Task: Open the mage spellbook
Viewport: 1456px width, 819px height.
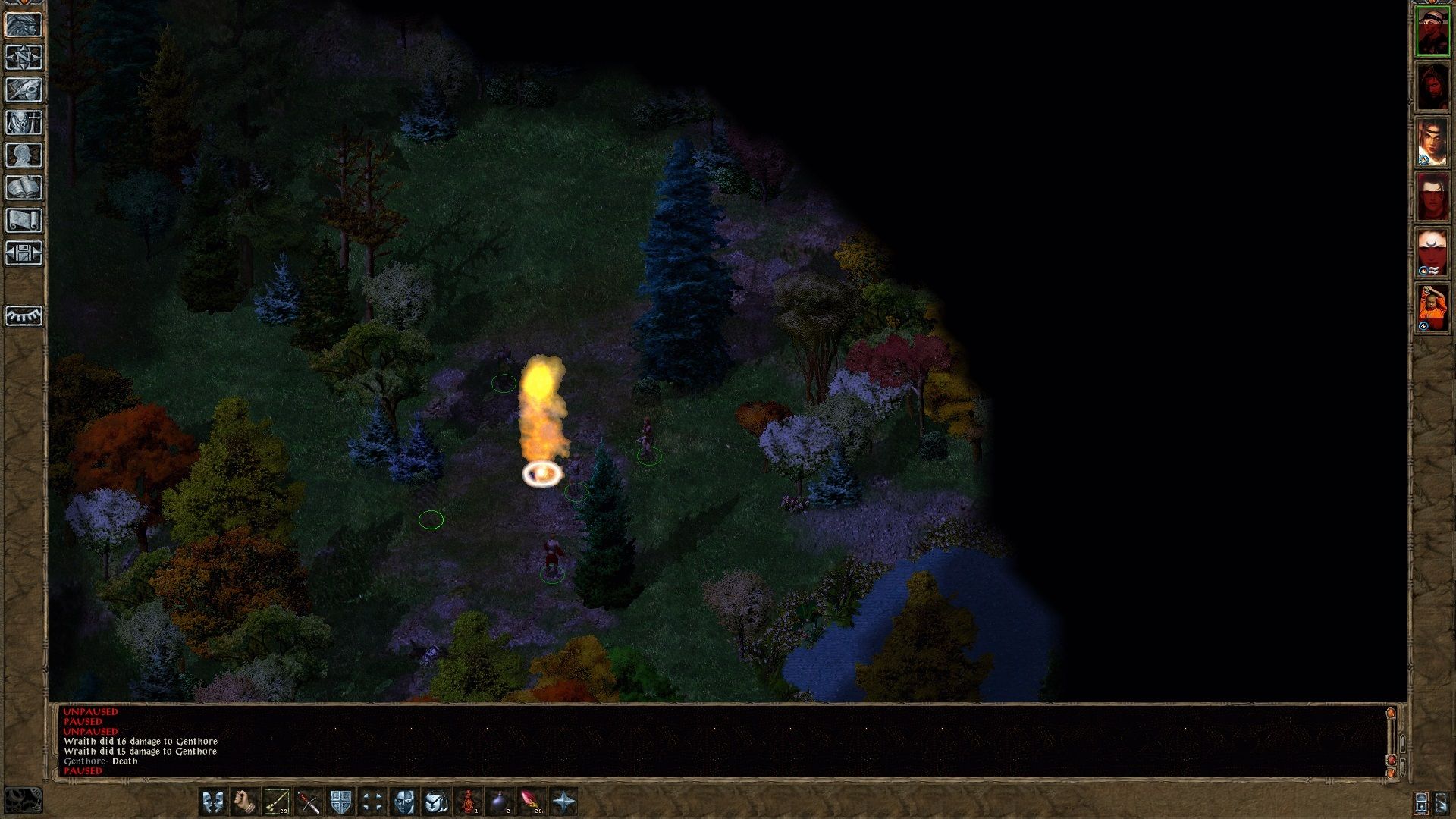Action: pyautogui.click(x=24, y=188)
